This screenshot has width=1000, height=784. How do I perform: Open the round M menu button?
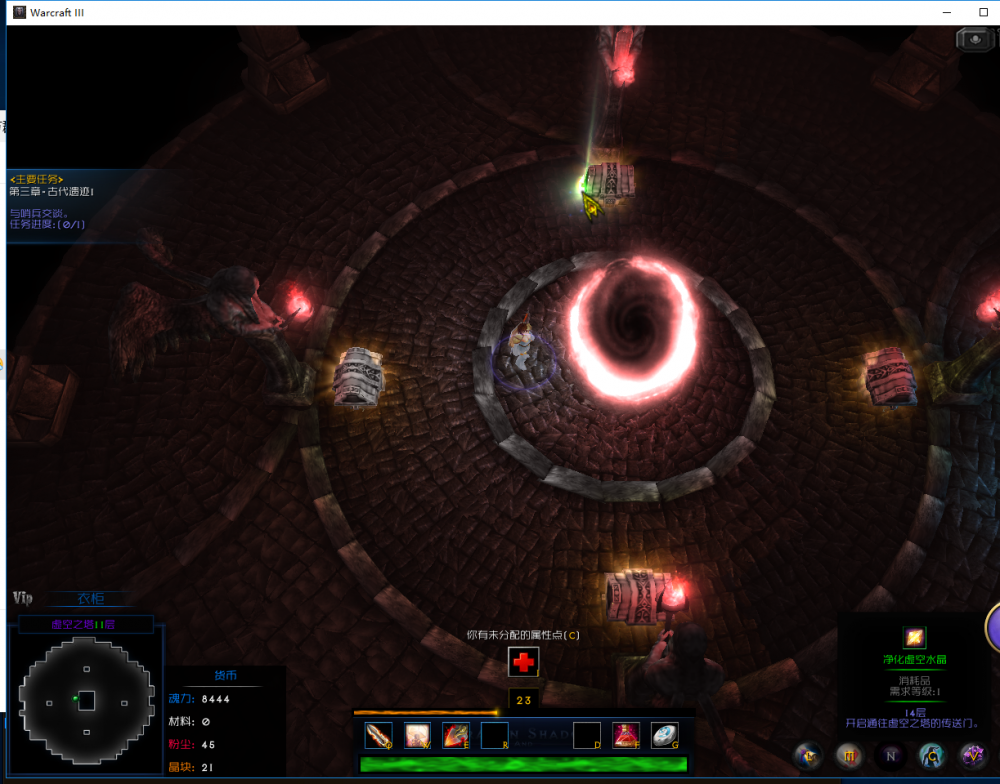coord(849,755)
